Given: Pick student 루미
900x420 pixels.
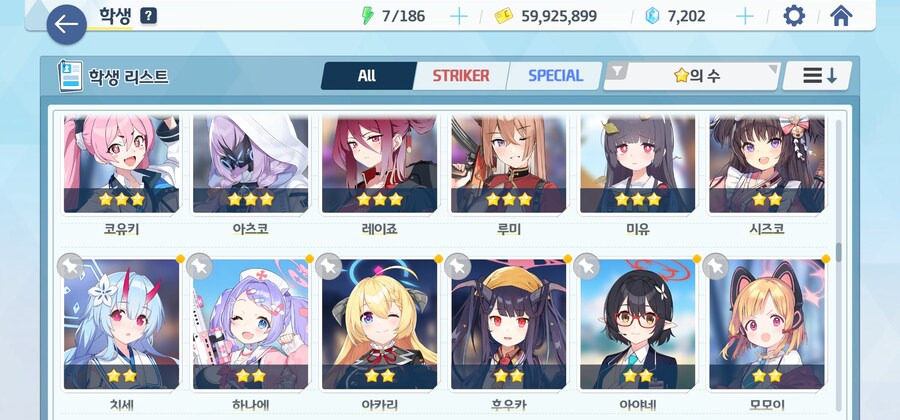Looking at the screenshot, I should [509, 165].
